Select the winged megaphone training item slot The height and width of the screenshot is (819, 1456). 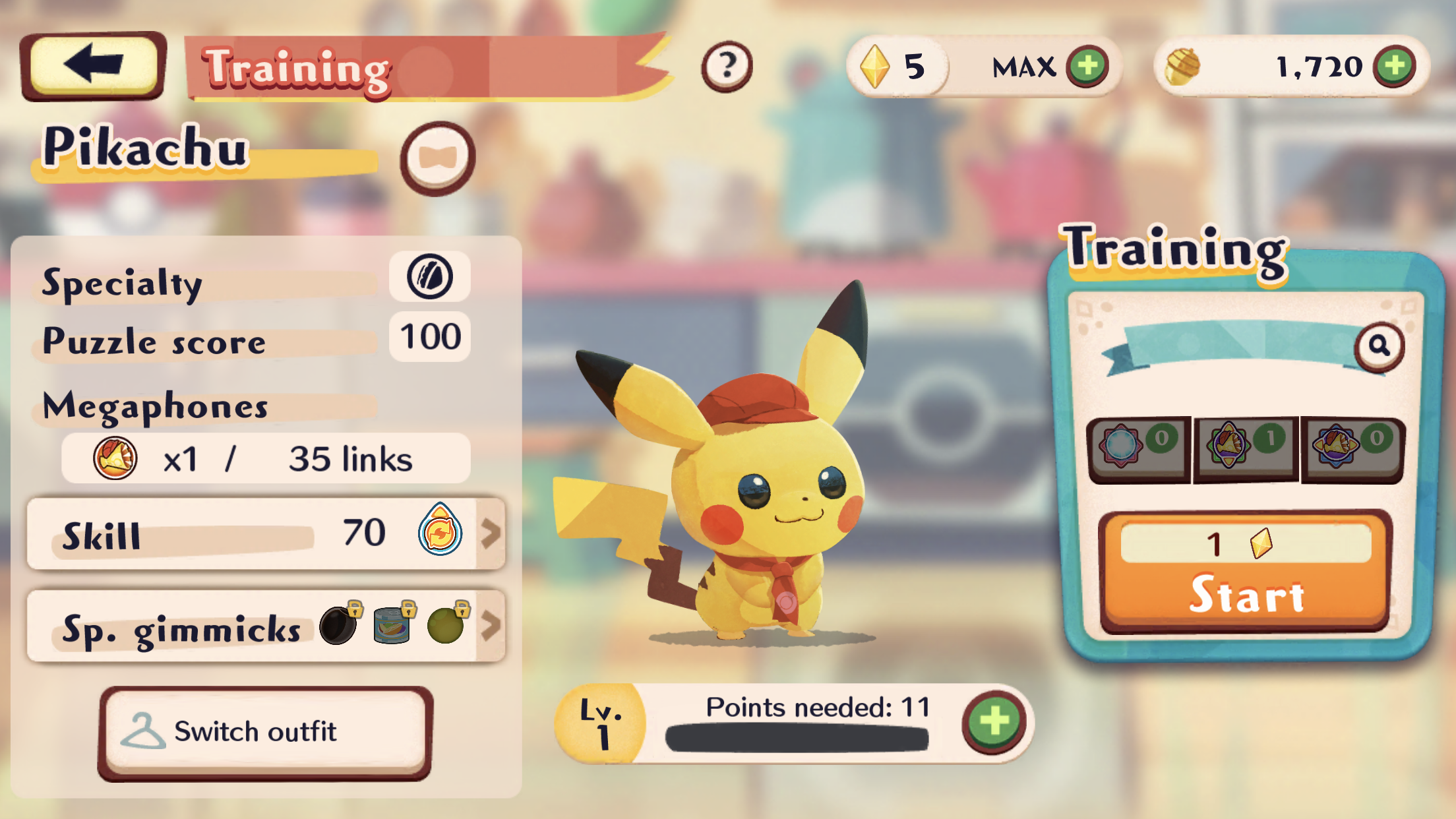[x=1353, y=448]
